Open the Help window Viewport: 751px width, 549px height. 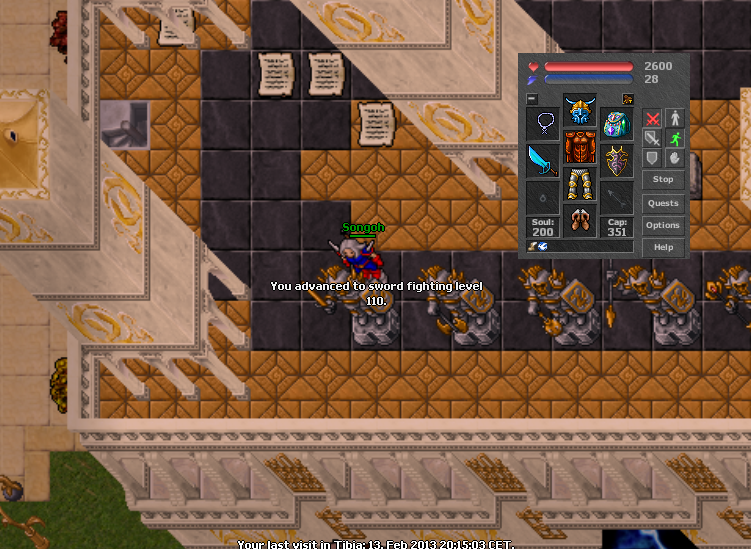click(x=663, y=247)
